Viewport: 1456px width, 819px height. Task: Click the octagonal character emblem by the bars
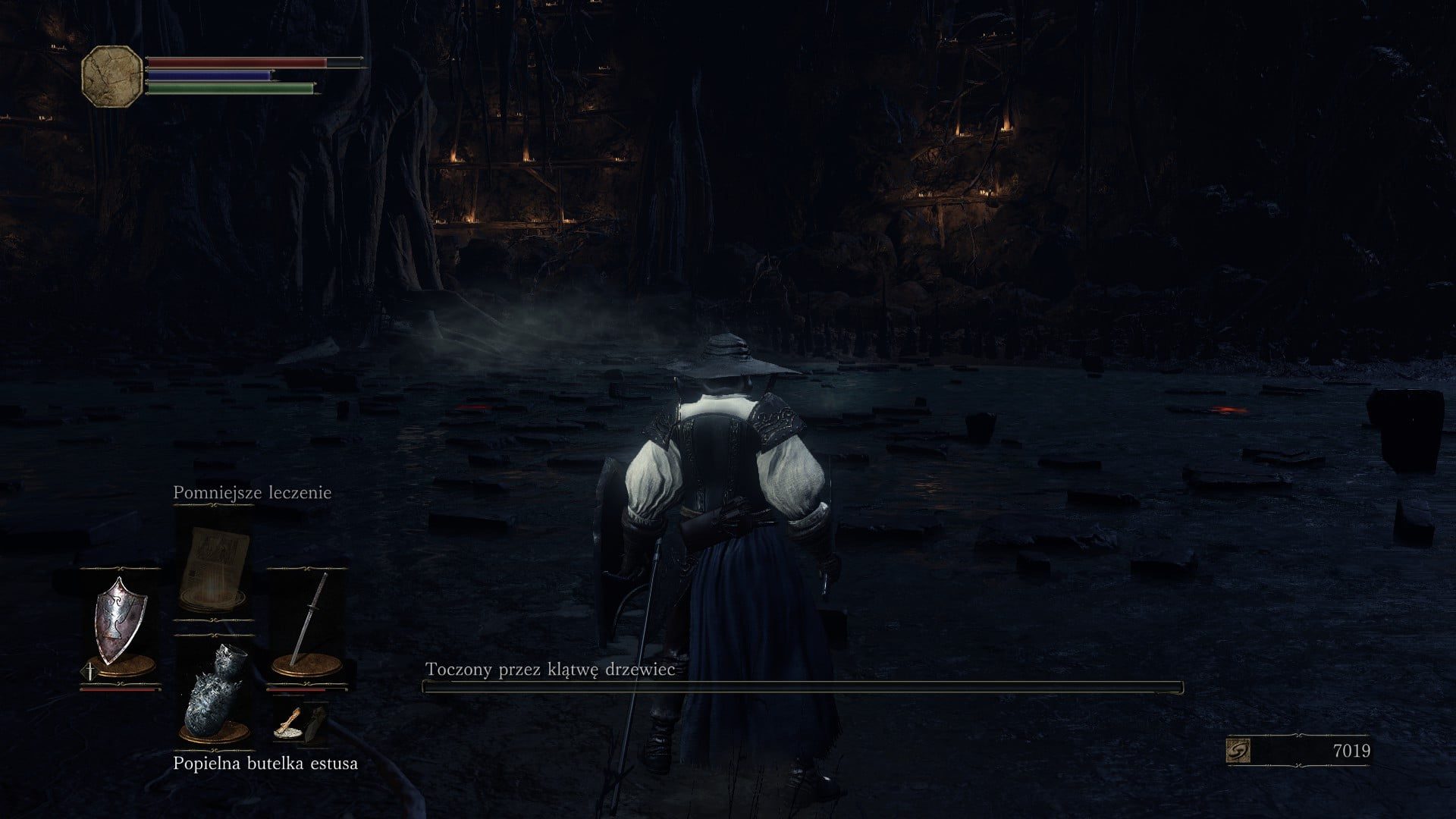(x=111, y=76)
